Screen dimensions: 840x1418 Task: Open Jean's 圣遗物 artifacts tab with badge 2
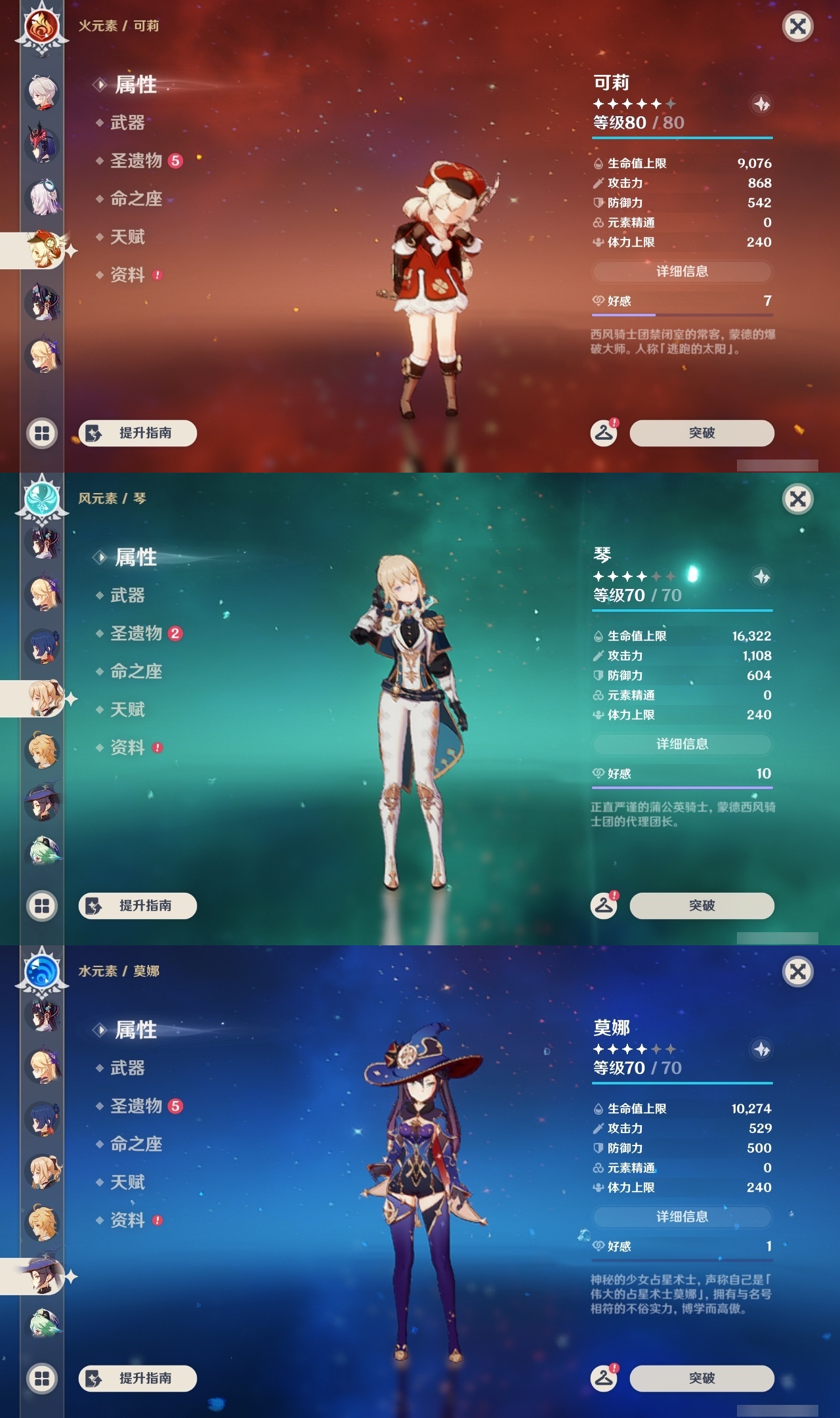(x=135, y=634)
